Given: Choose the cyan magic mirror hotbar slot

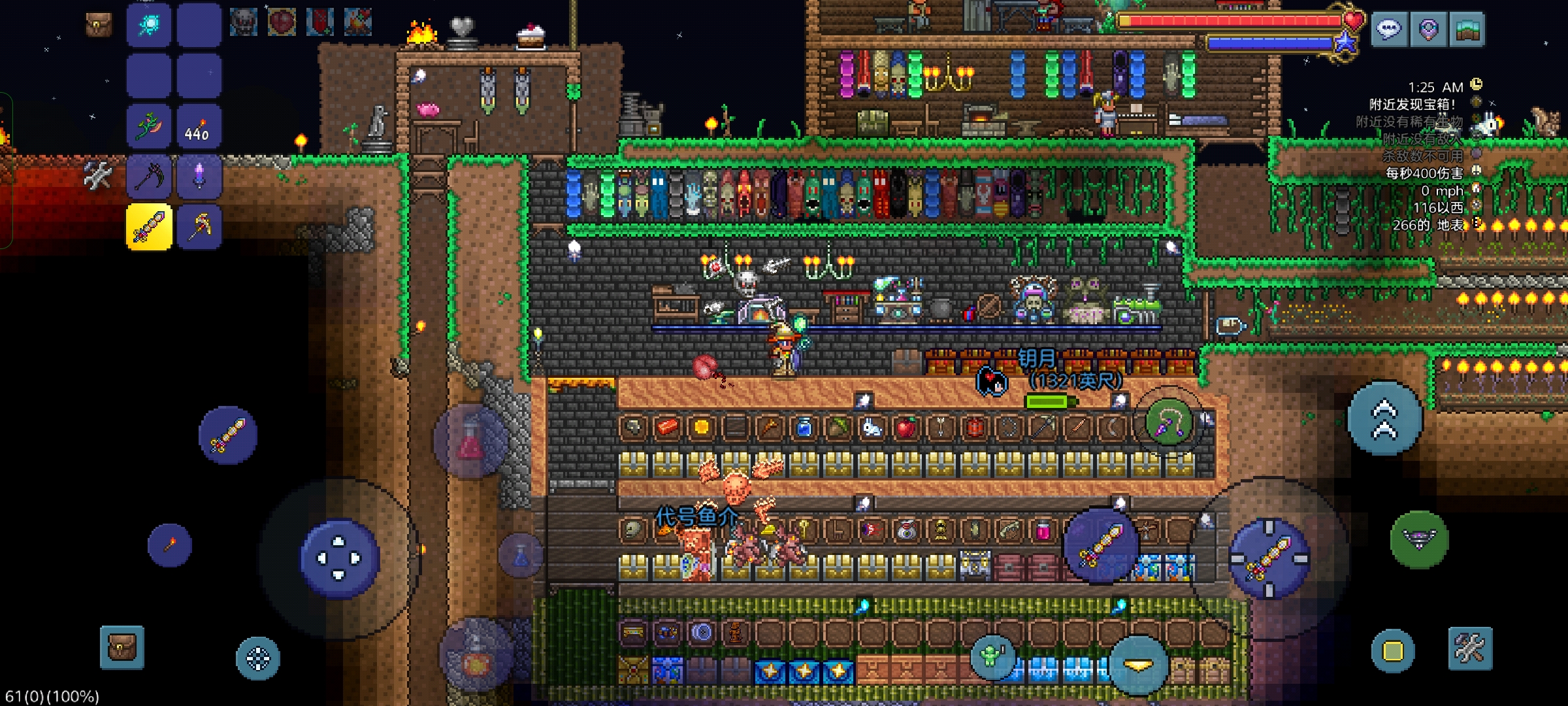Looking at the screenshot, I should click(149, 25).
